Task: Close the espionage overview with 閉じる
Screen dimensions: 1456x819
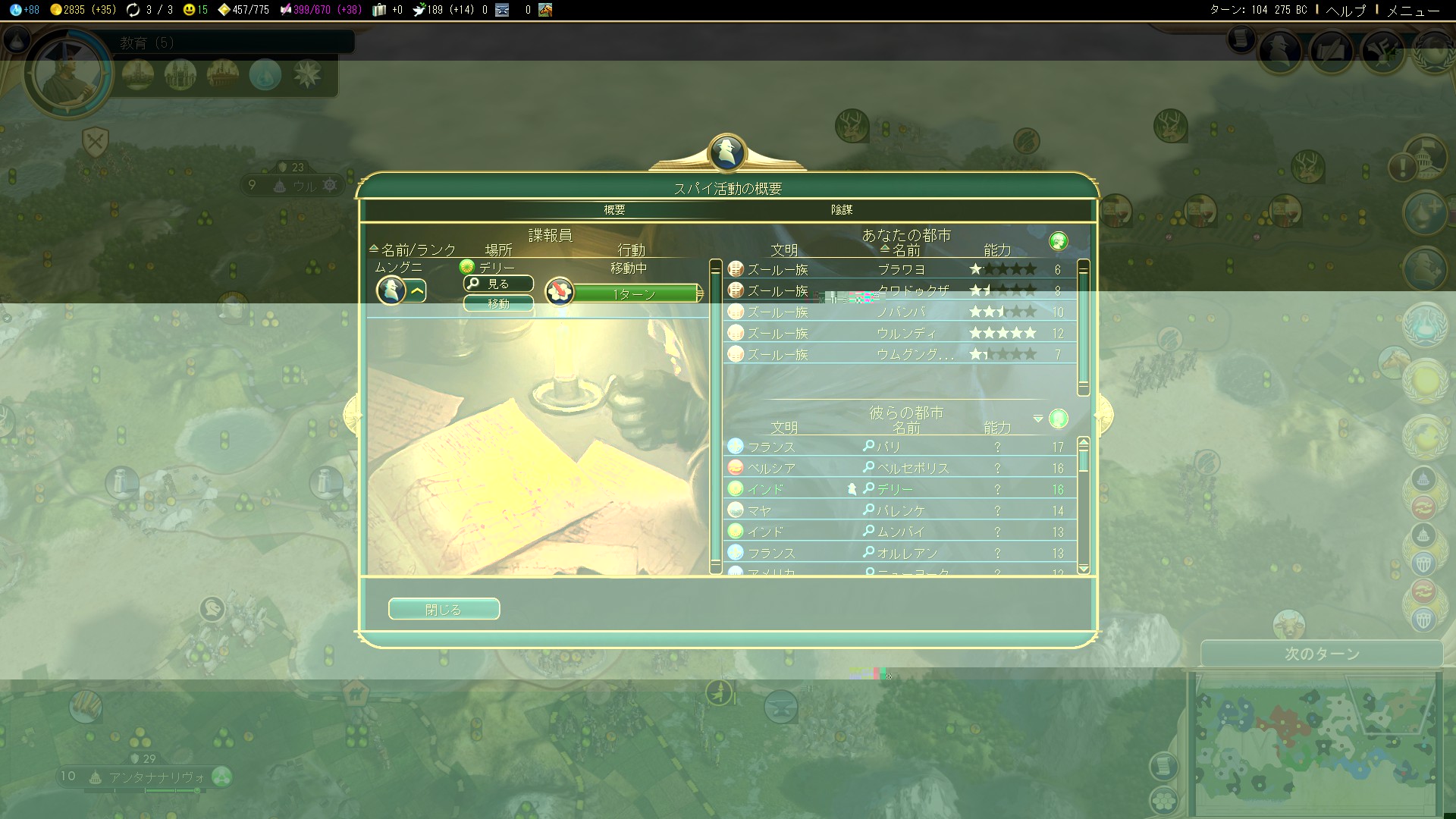Action: (444, 609)
